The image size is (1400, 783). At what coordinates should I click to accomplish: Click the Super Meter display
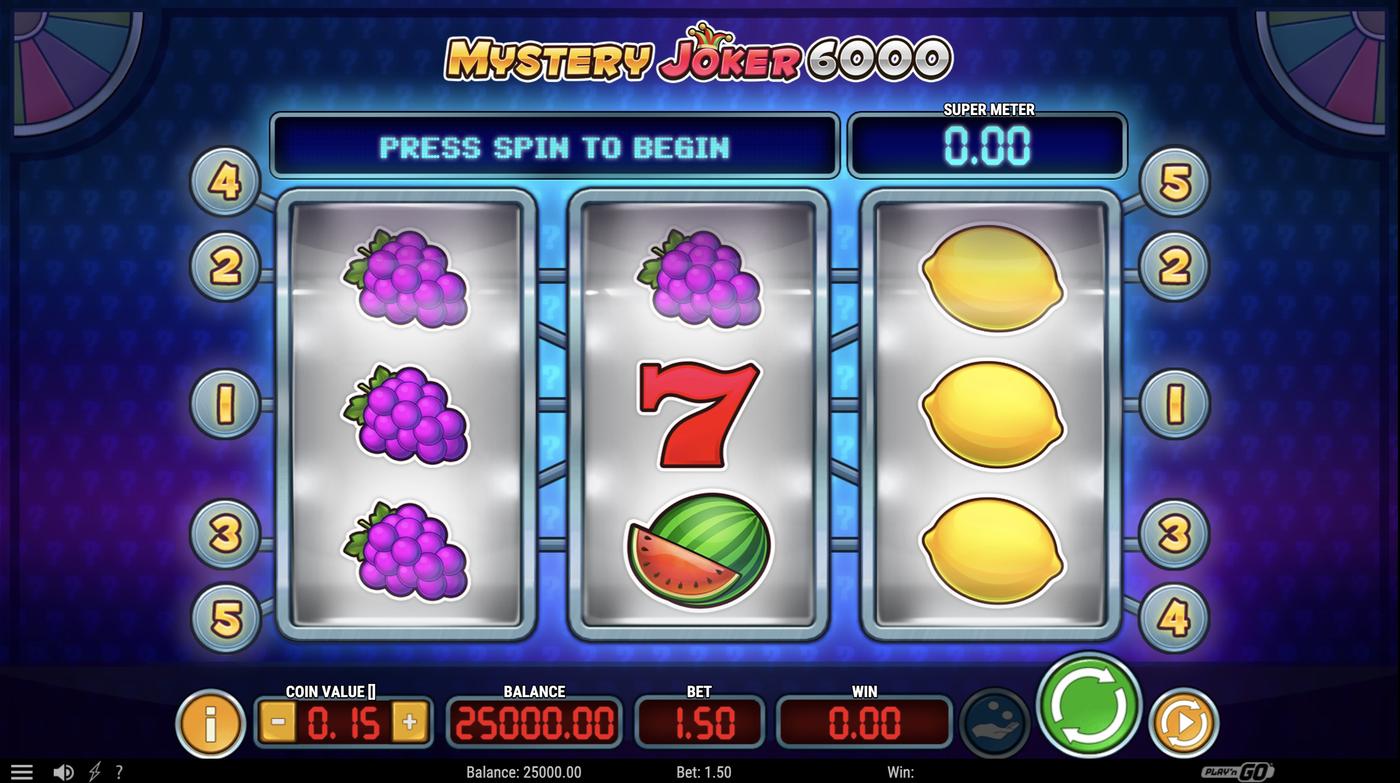(987, 145)
